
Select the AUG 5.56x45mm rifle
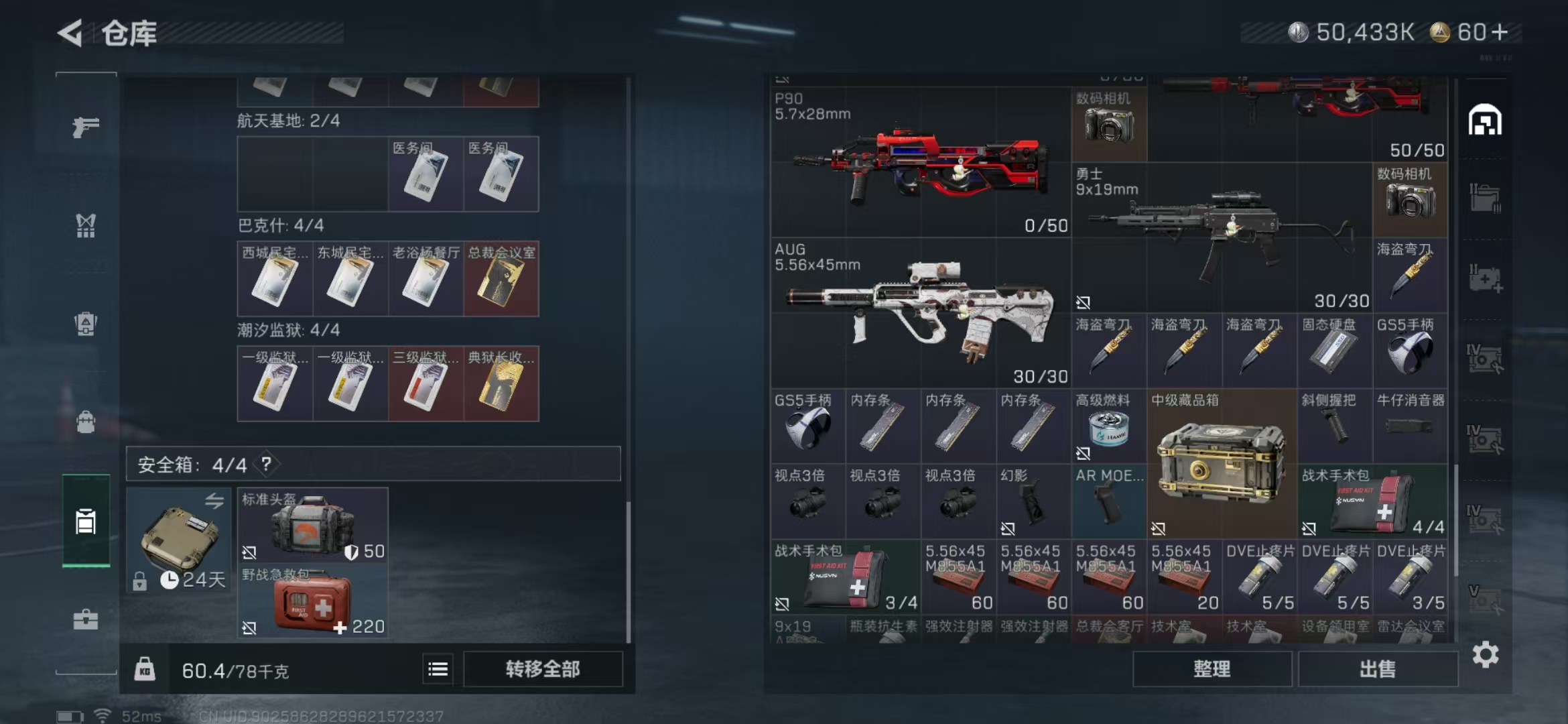click(x=919, y=313)
